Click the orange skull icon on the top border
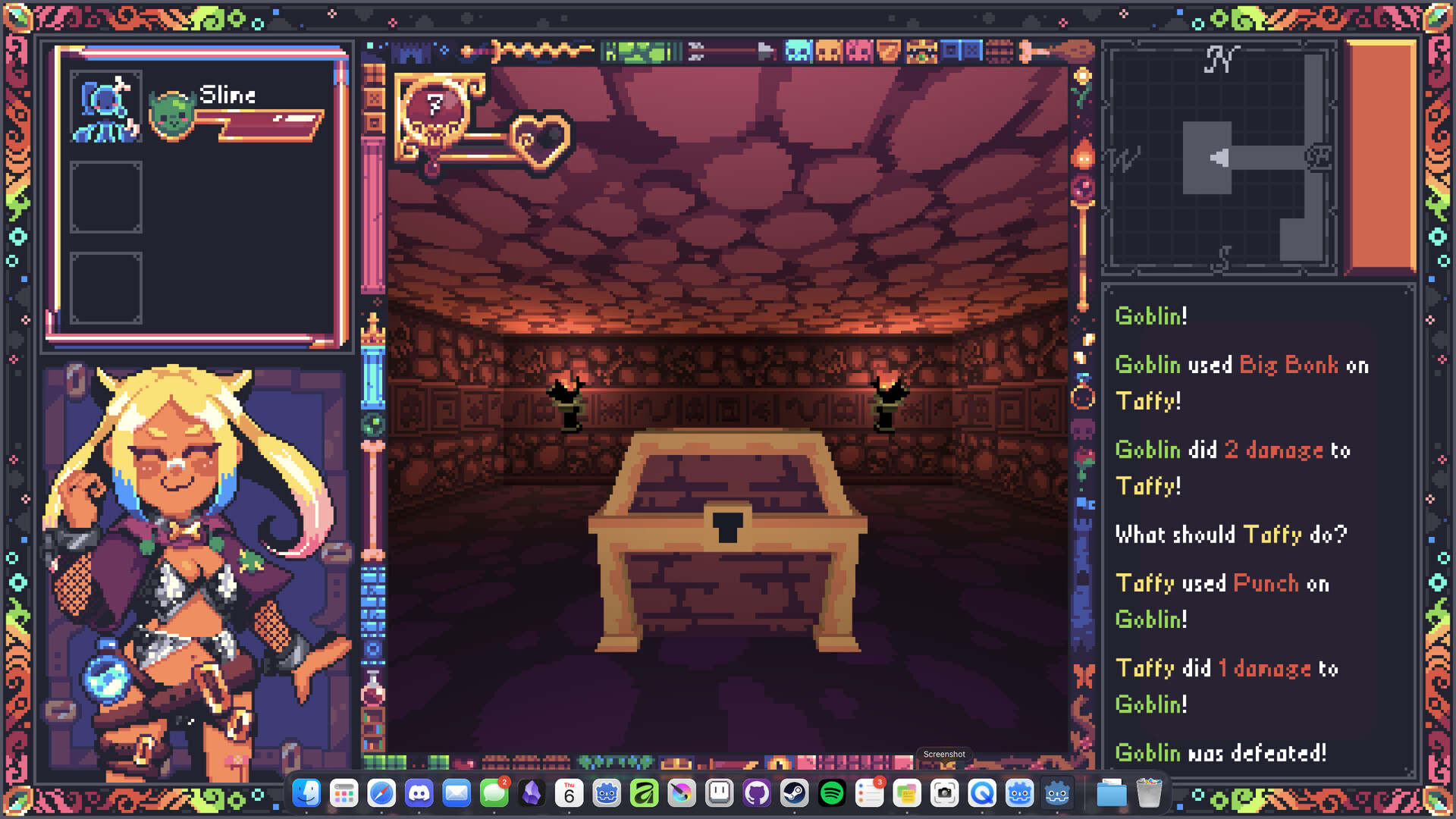1456x819 pixels. (828, 52)
